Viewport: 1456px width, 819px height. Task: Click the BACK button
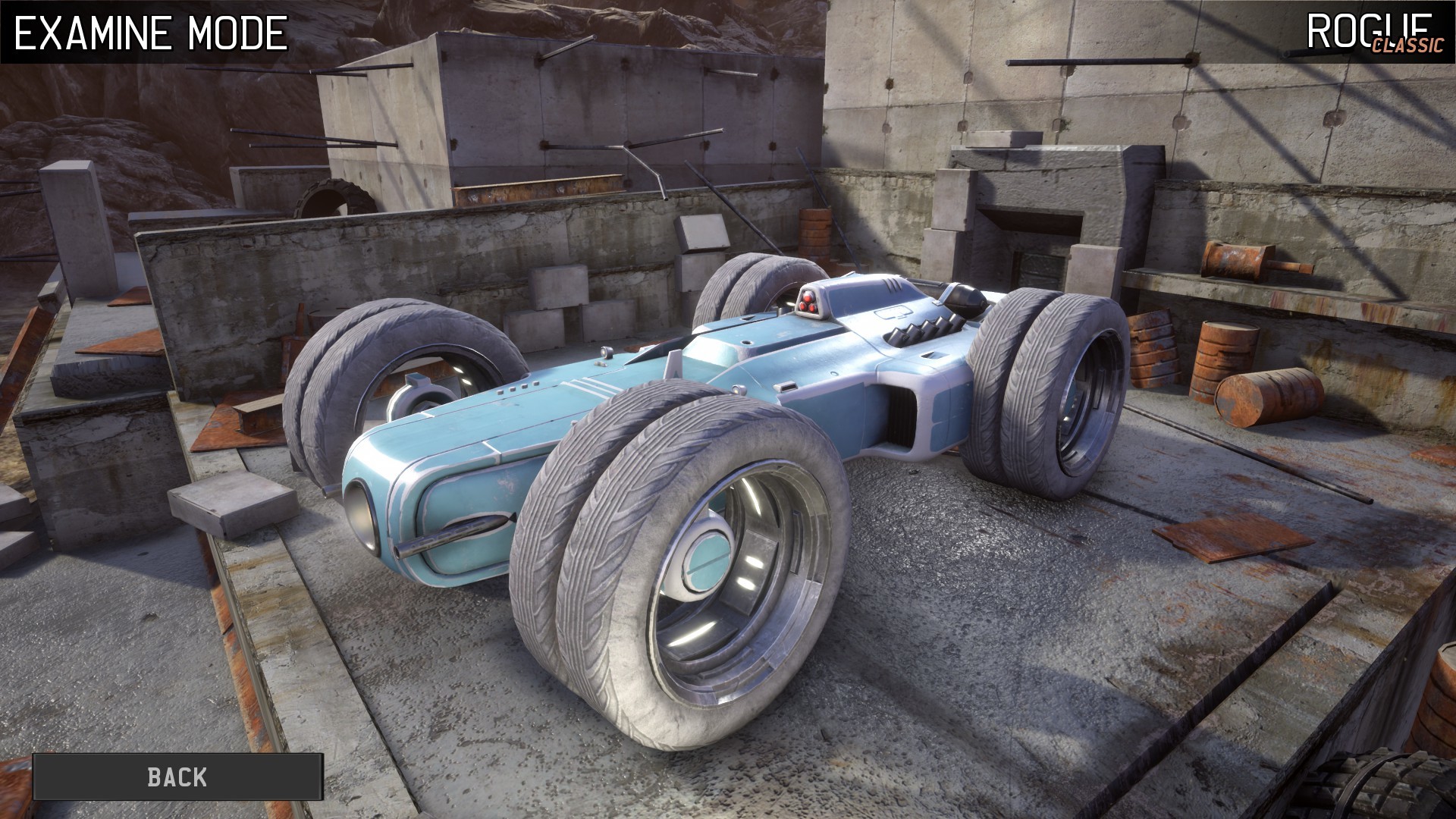coord(176,776)
